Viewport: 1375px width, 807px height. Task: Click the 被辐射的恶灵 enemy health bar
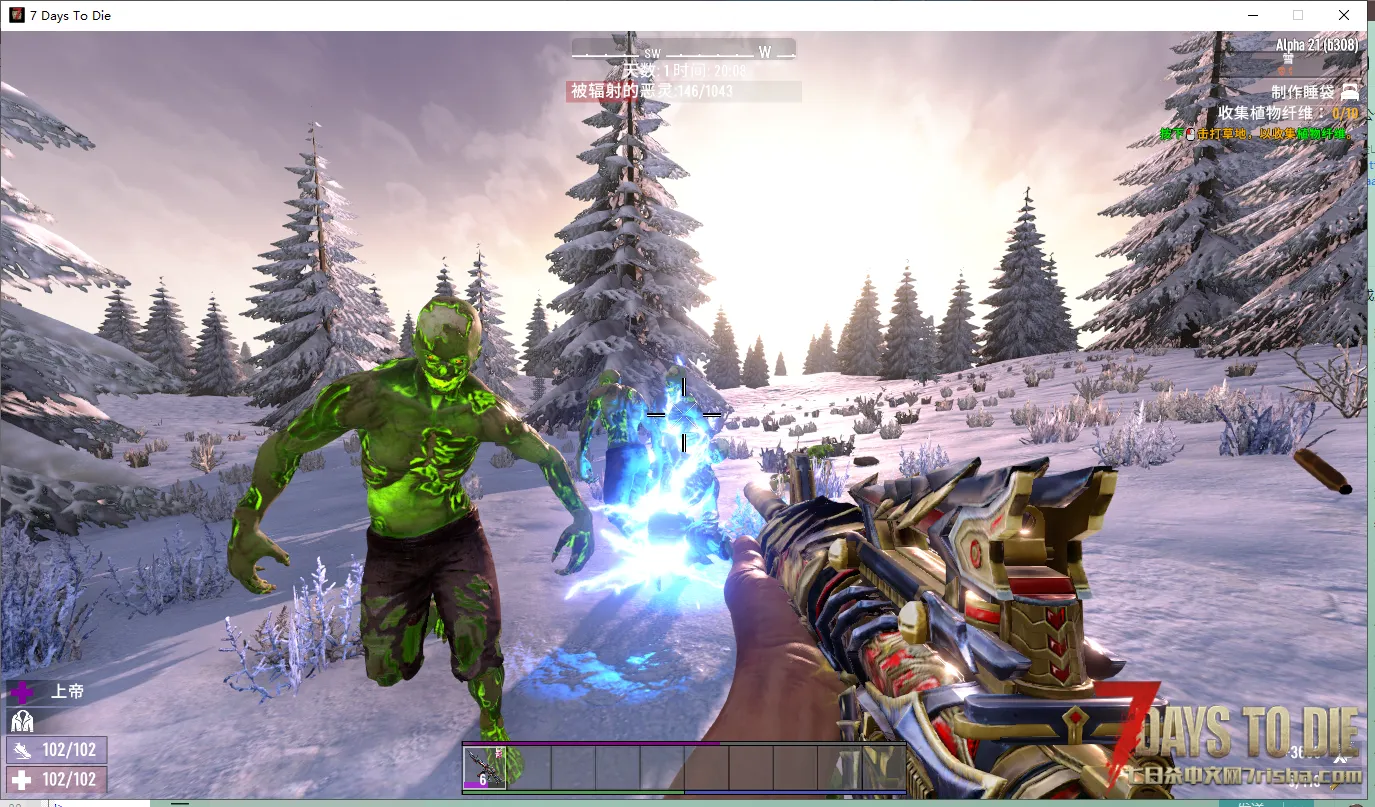[684, 92]
